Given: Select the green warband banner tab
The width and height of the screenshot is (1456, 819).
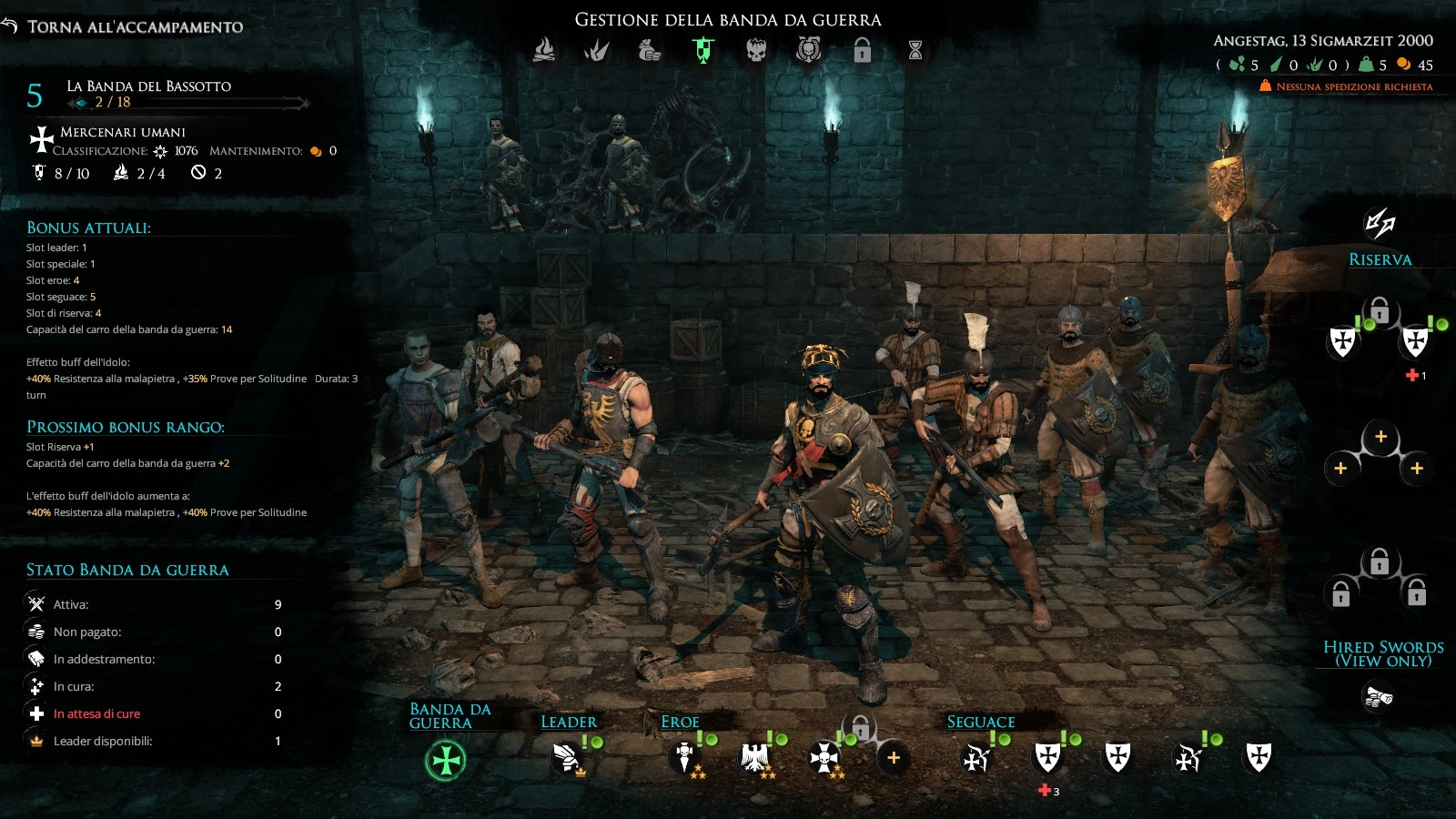Looking at the screenshot, I should [703, 50].
